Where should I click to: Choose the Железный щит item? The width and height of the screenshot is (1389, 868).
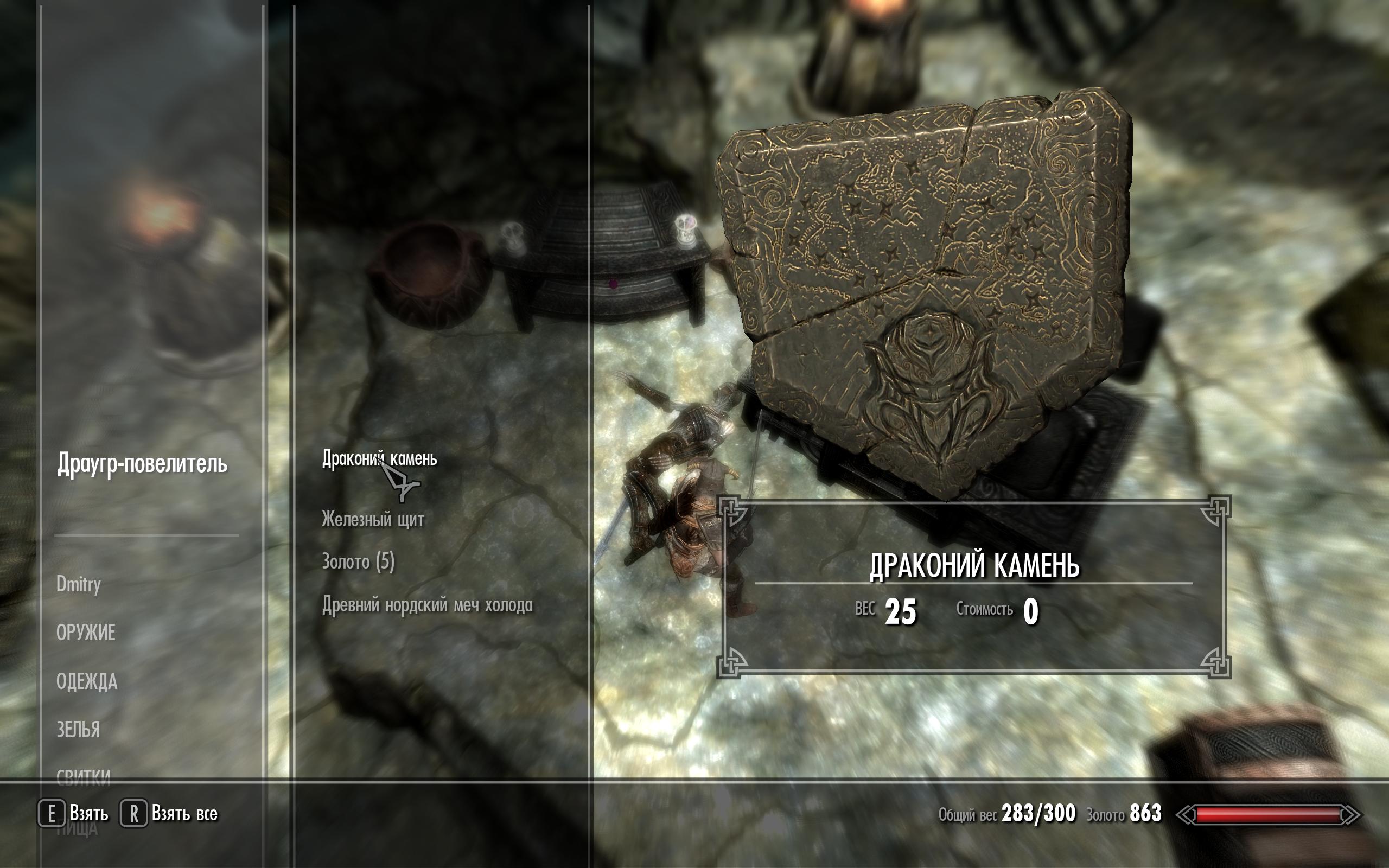[x=373, y=520]
